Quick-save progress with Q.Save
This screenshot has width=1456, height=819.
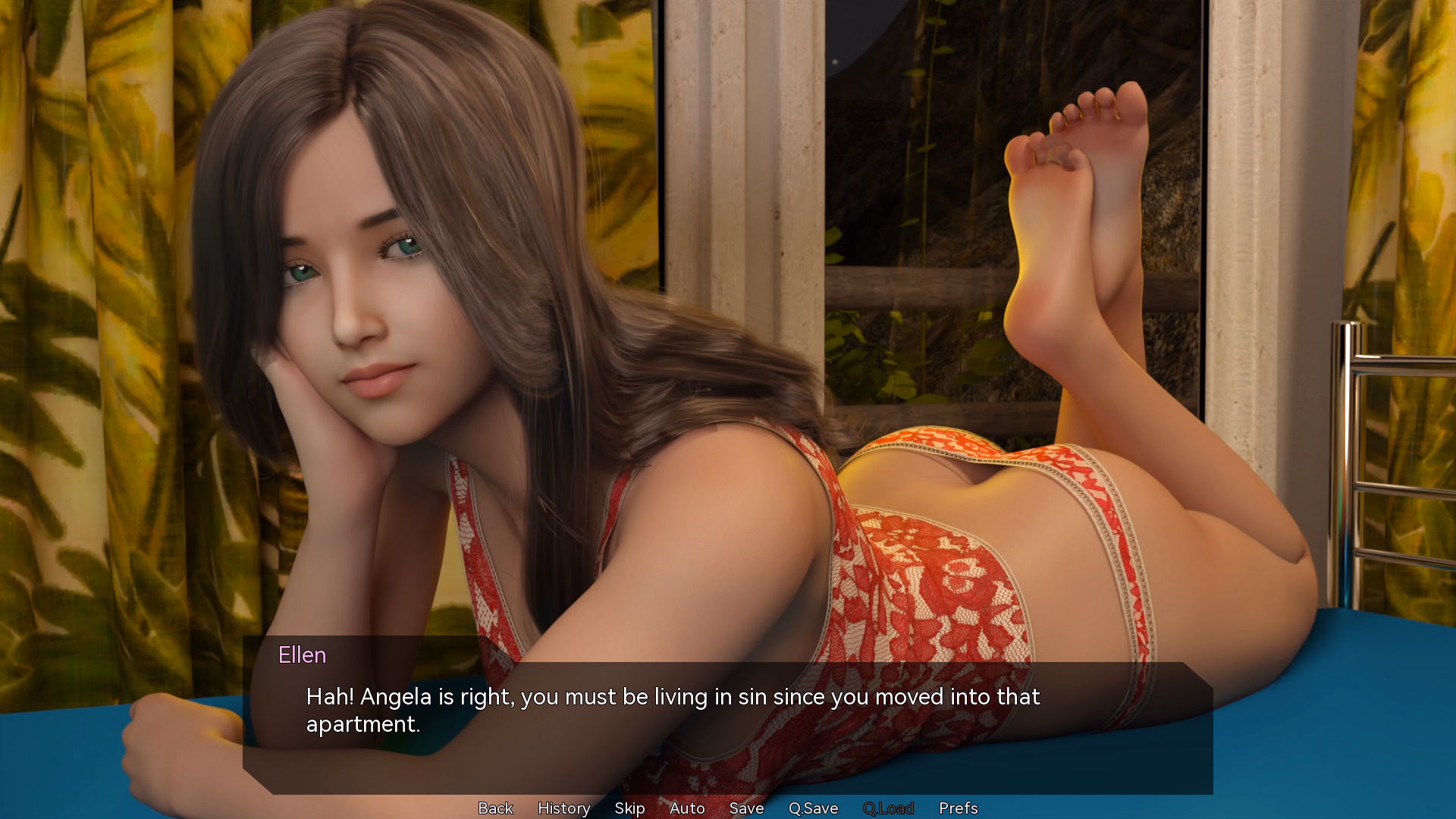click(x=813, y=808)
